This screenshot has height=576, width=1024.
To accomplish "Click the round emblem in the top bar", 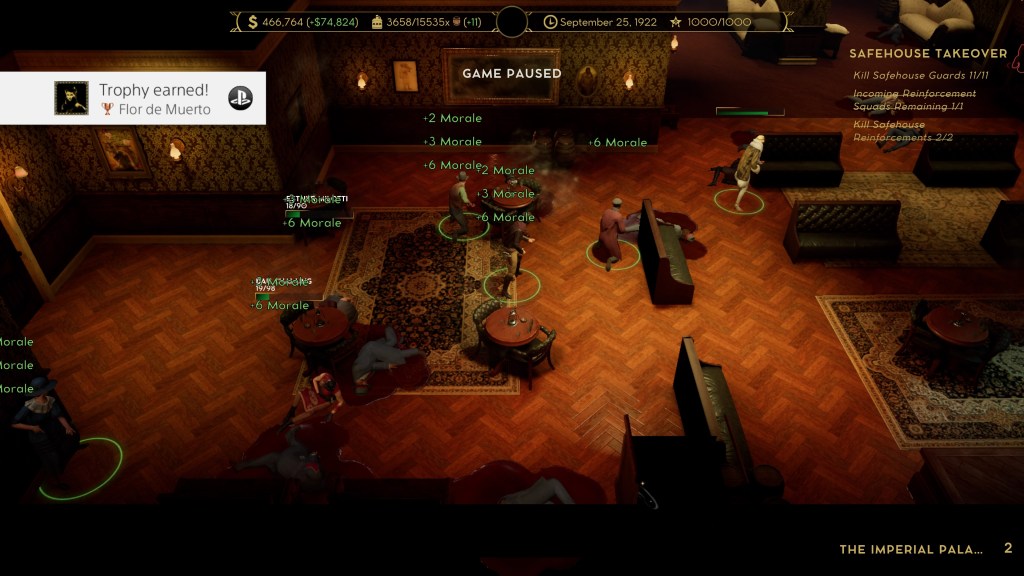I will [512, 22].
